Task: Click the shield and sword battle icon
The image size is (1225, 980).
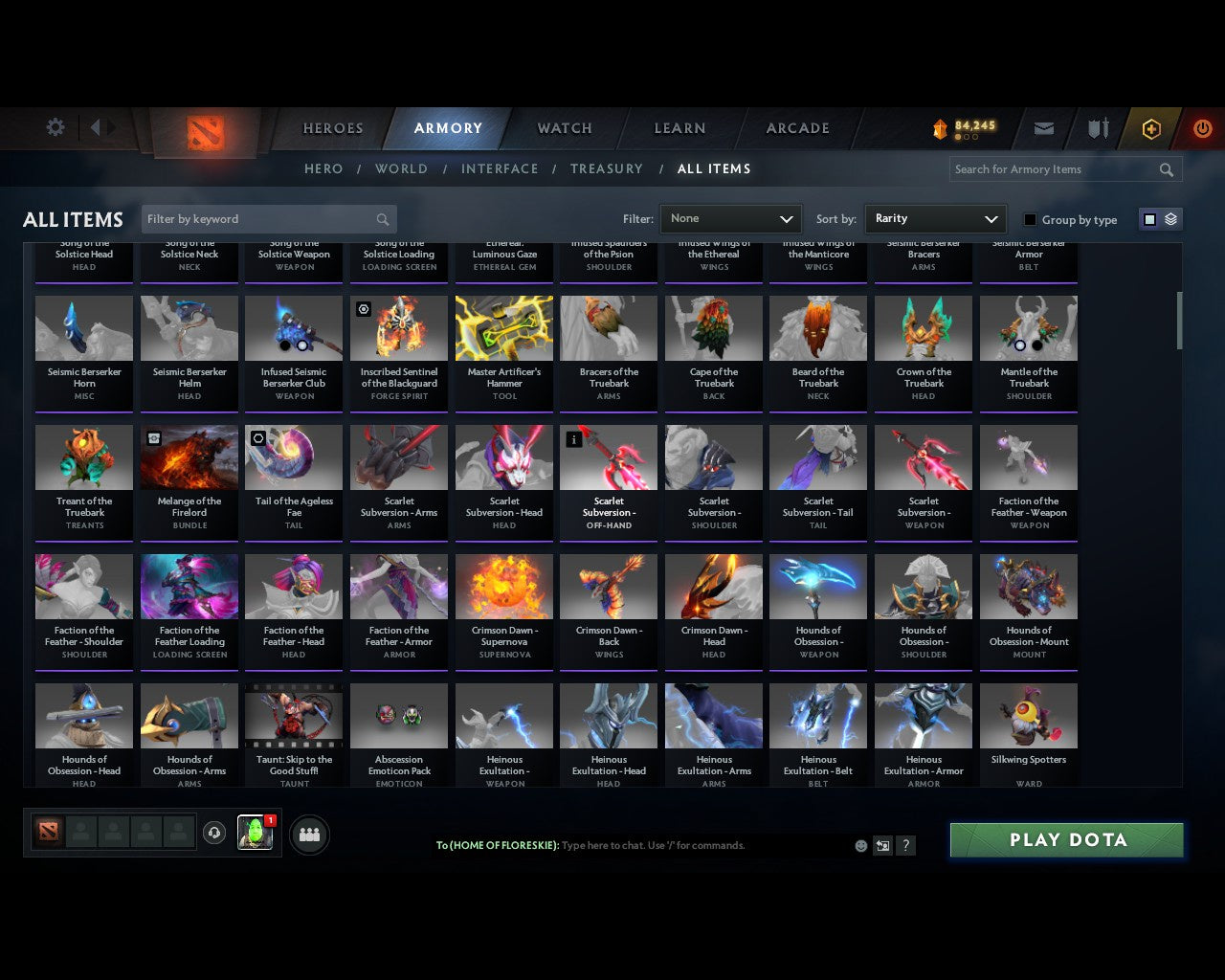Action: (x=1097, y=128)
